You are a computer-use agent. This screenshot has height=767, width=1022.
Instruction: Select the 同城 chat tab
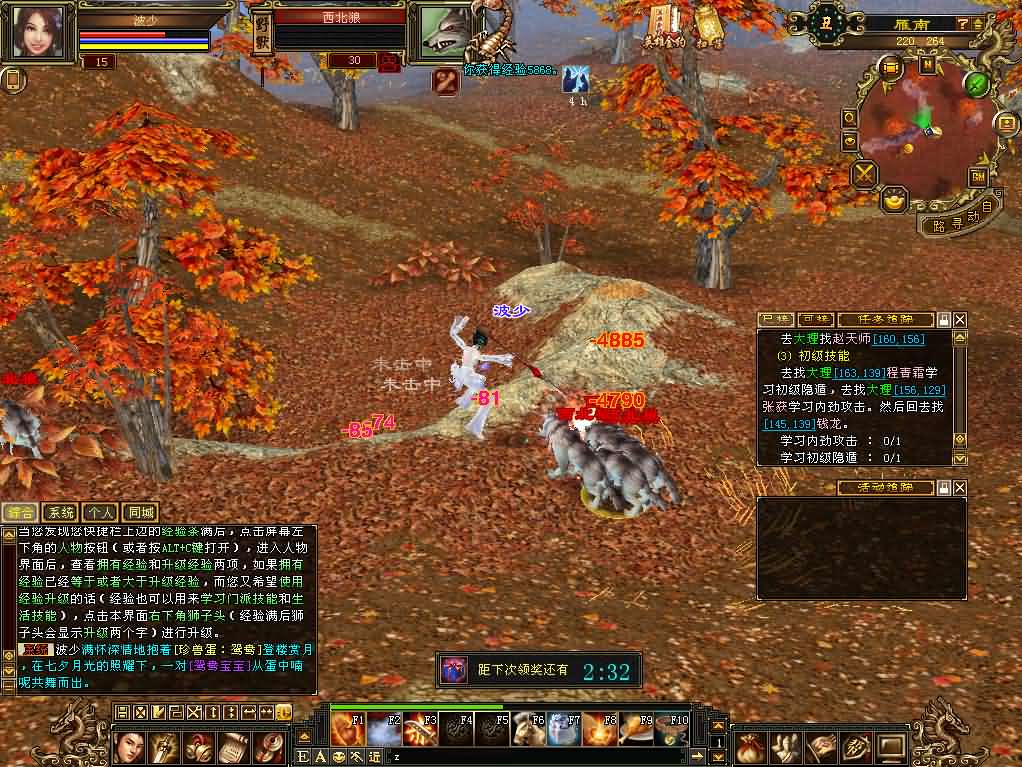(x=142, y=513)
